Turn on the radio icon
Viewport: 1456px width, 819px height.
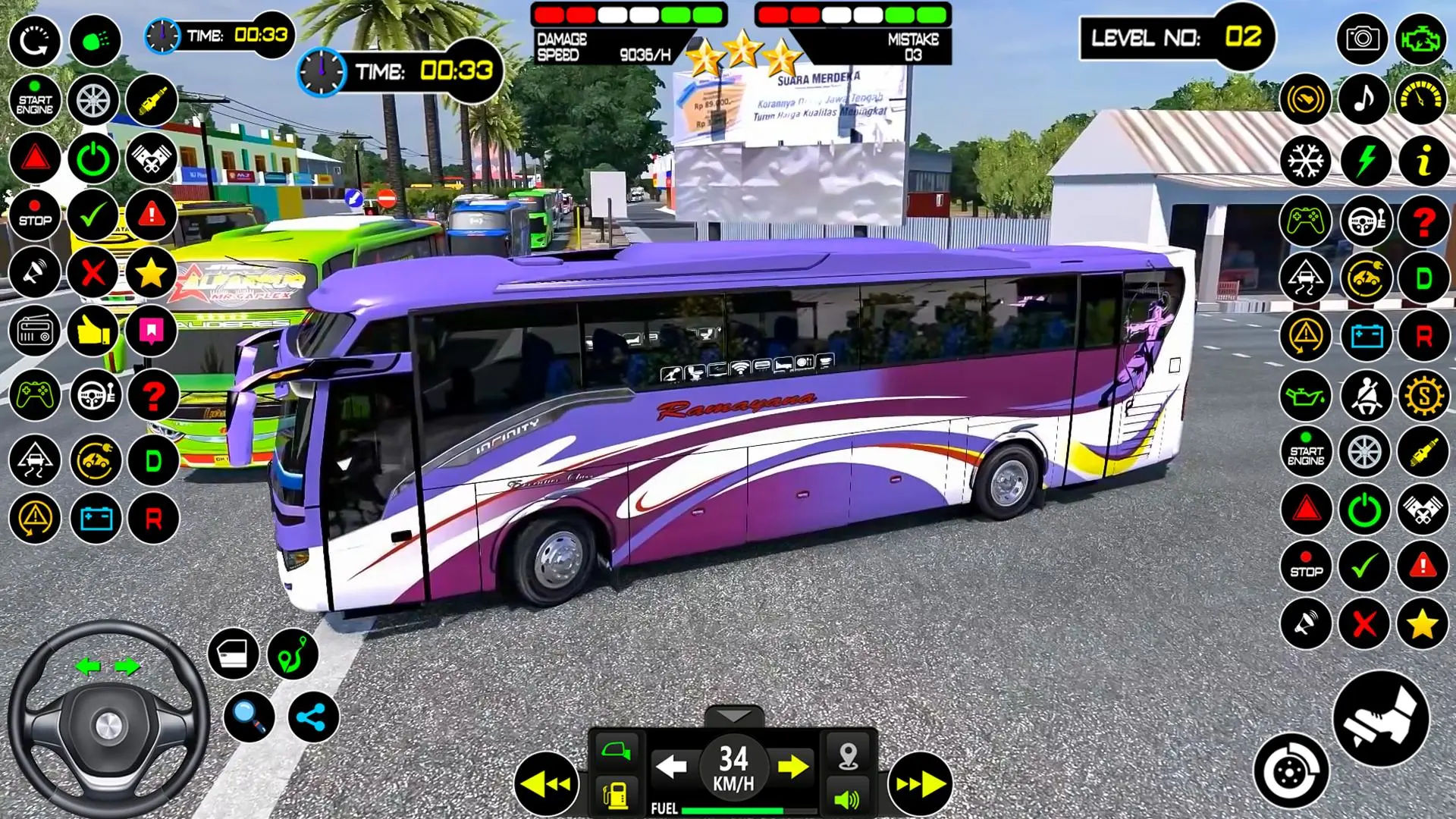tap(34, 331)
